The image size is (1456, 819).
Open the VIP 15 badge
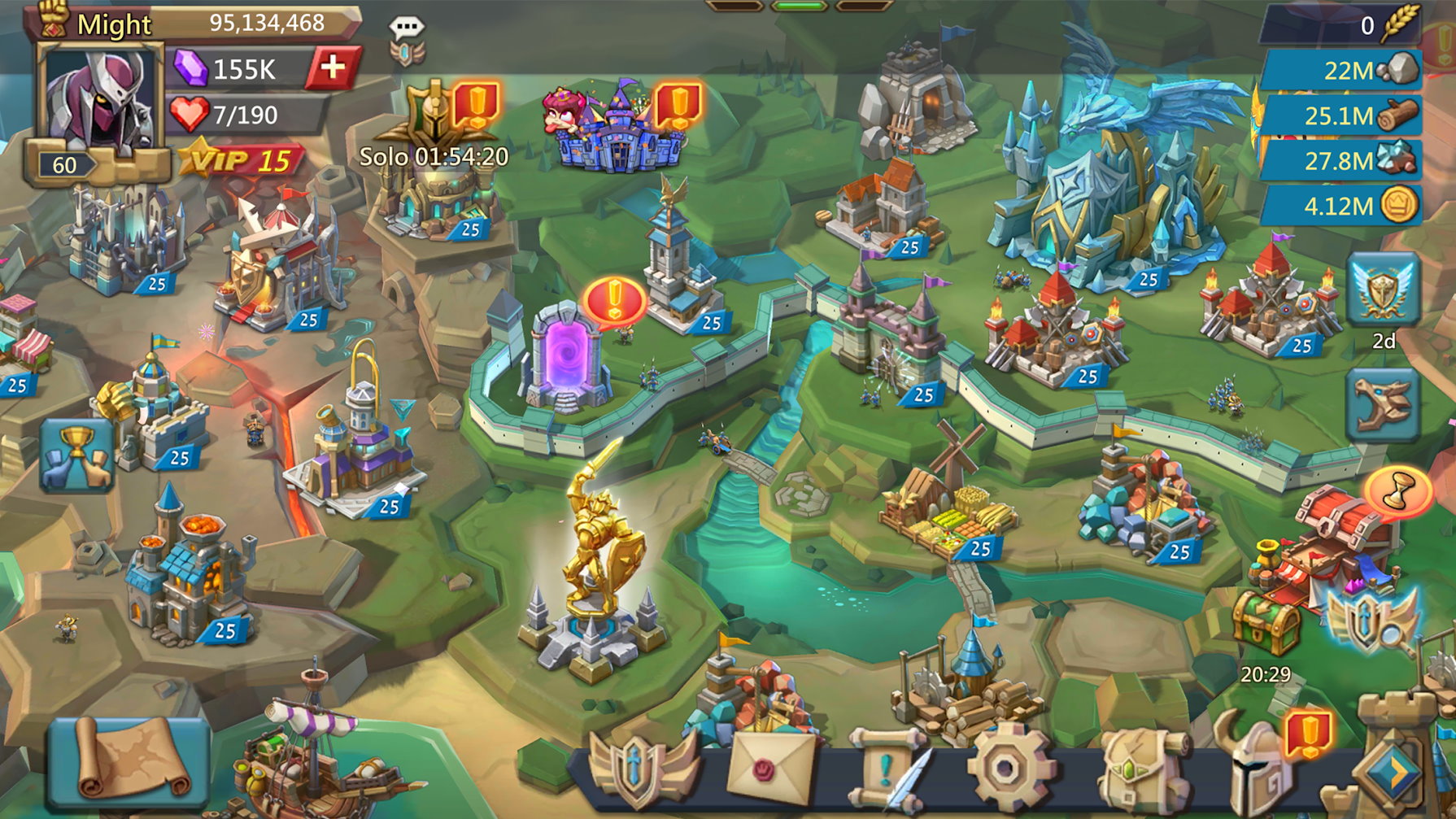pos(242,159)
